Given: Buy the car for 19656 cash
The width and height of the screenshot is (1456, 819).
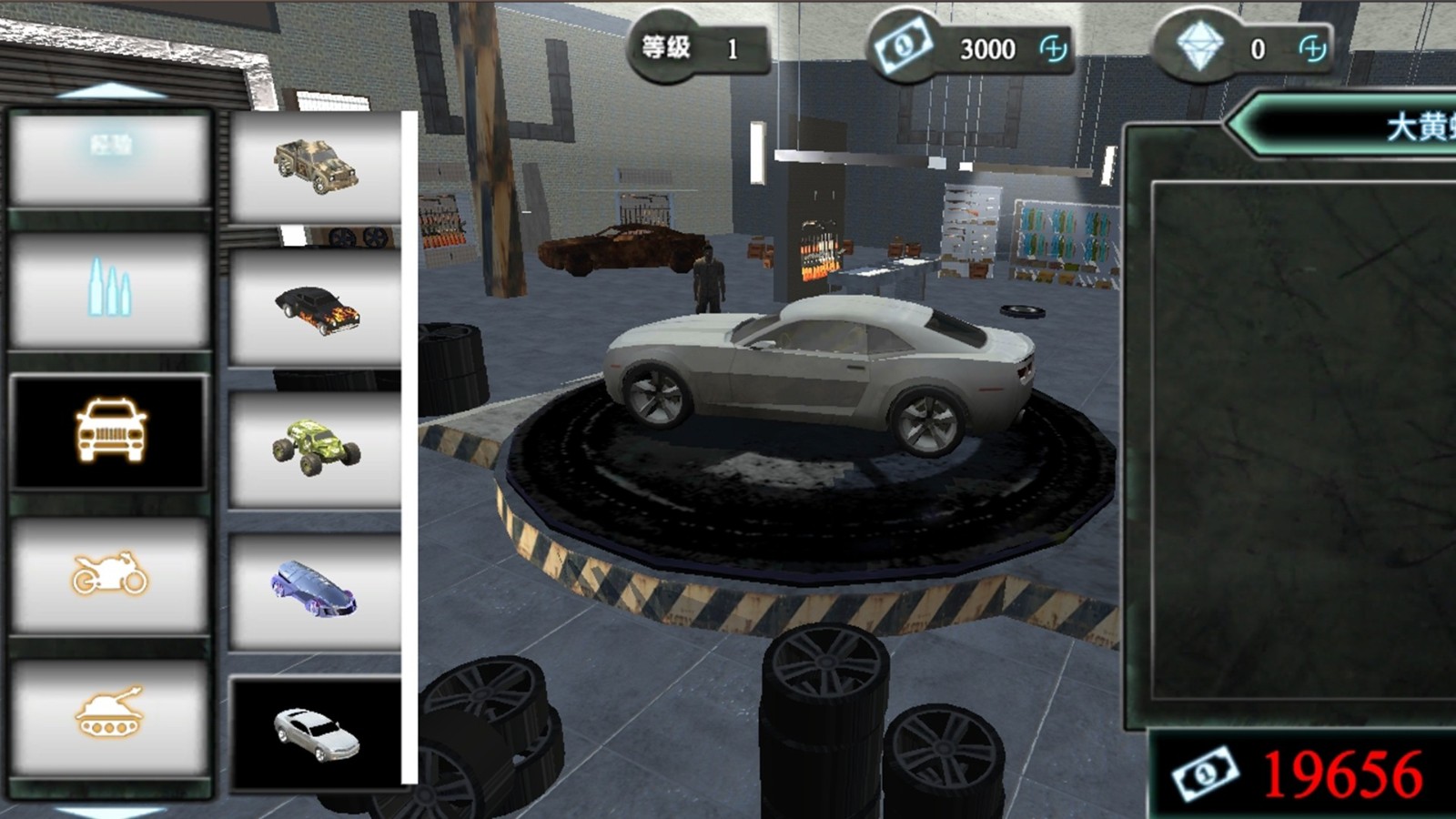Looking at the screenshot, I should point(1303,774).
